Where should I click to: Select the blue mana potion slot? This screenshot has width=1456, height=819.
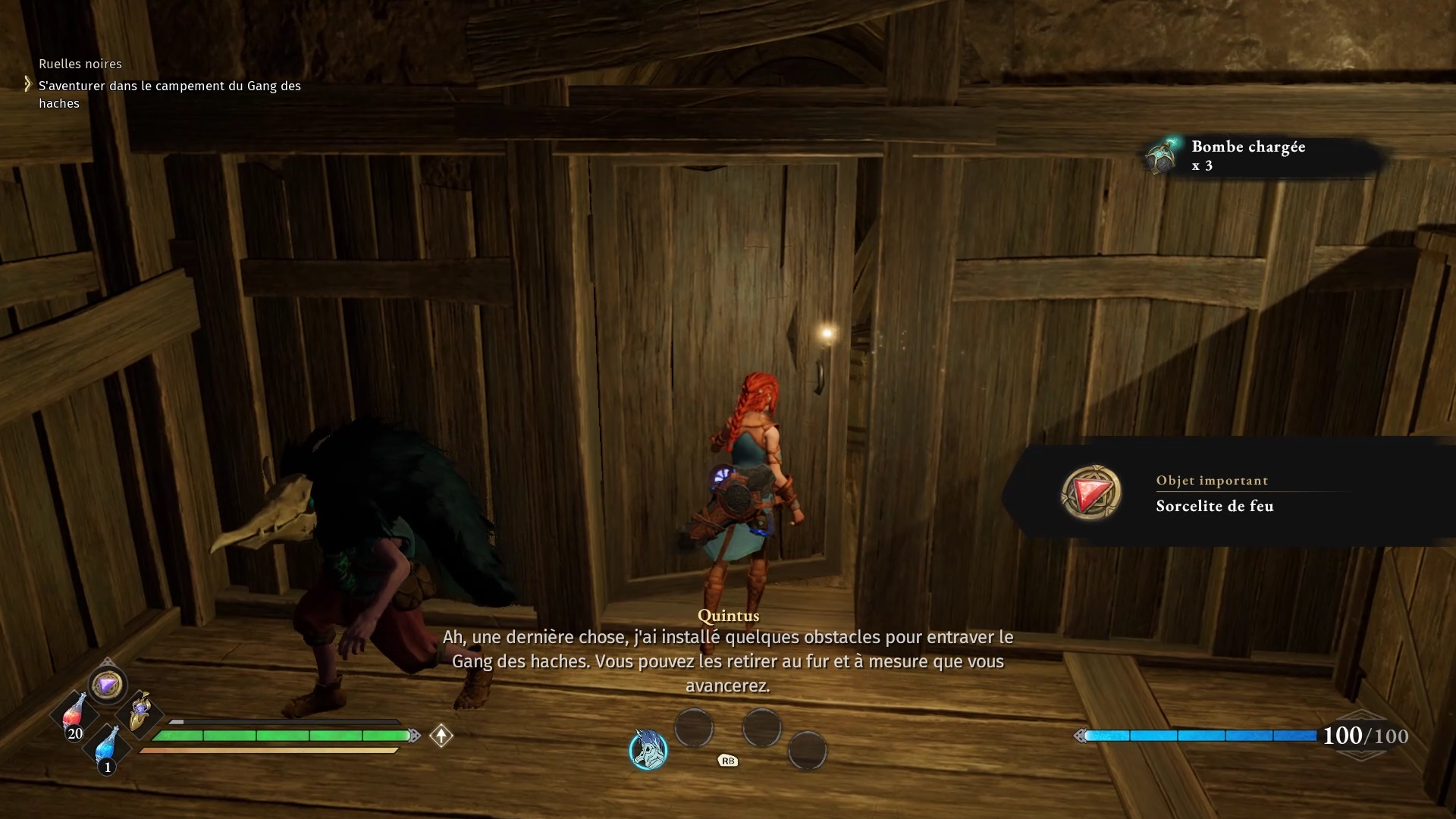107,745
